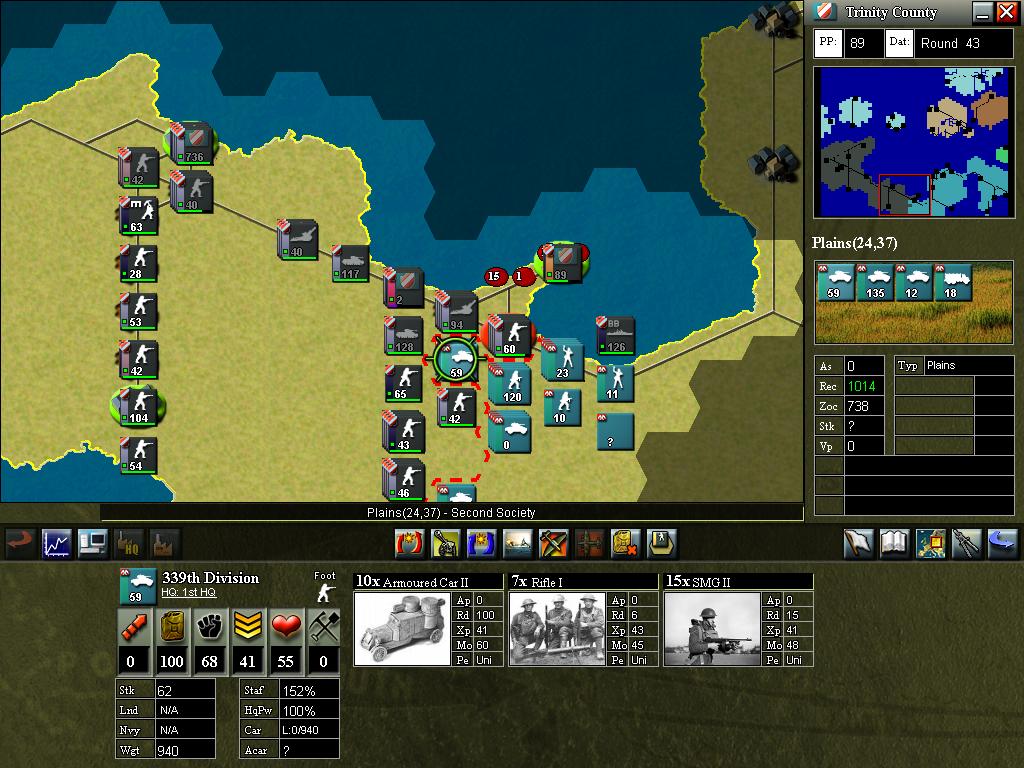1024x768 pixels.
Task: Click the blue curved arrow button
Action: pyautogui.click(x=1002, y=543)
